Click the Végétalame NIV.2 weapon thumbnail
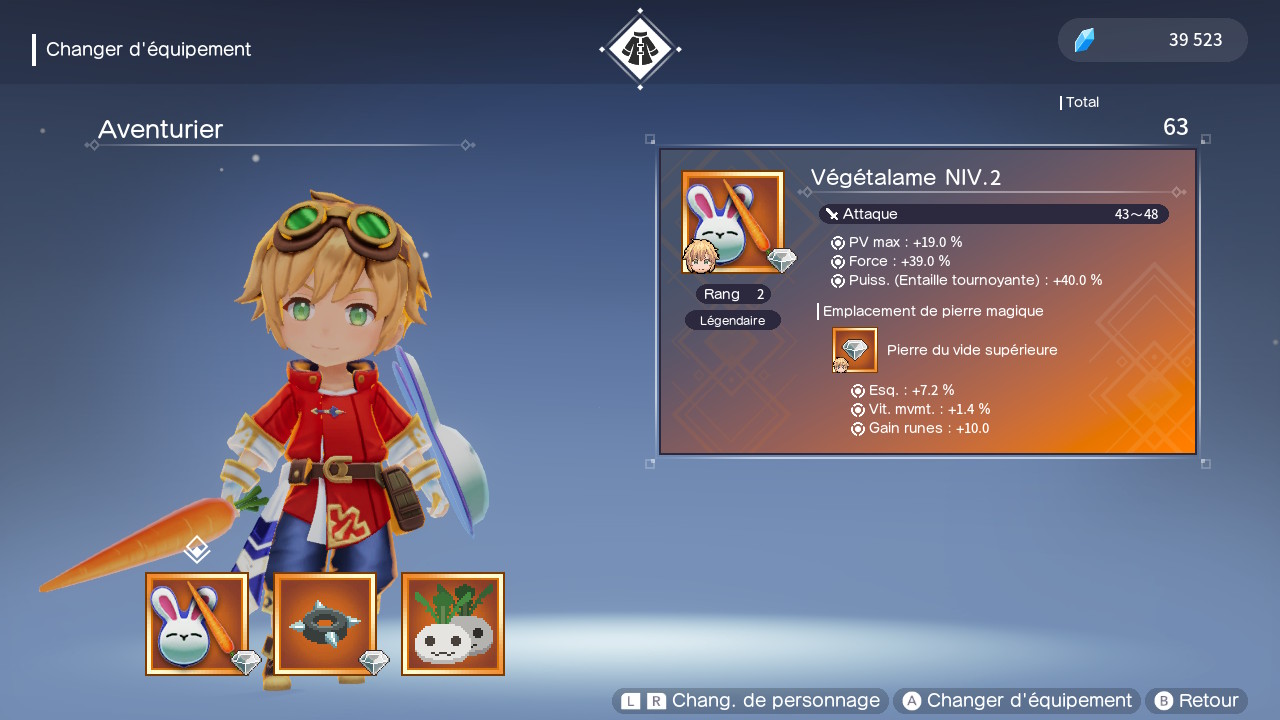Image resolution: width=1280 pixels, height=720 pixels. coord(733,222)
